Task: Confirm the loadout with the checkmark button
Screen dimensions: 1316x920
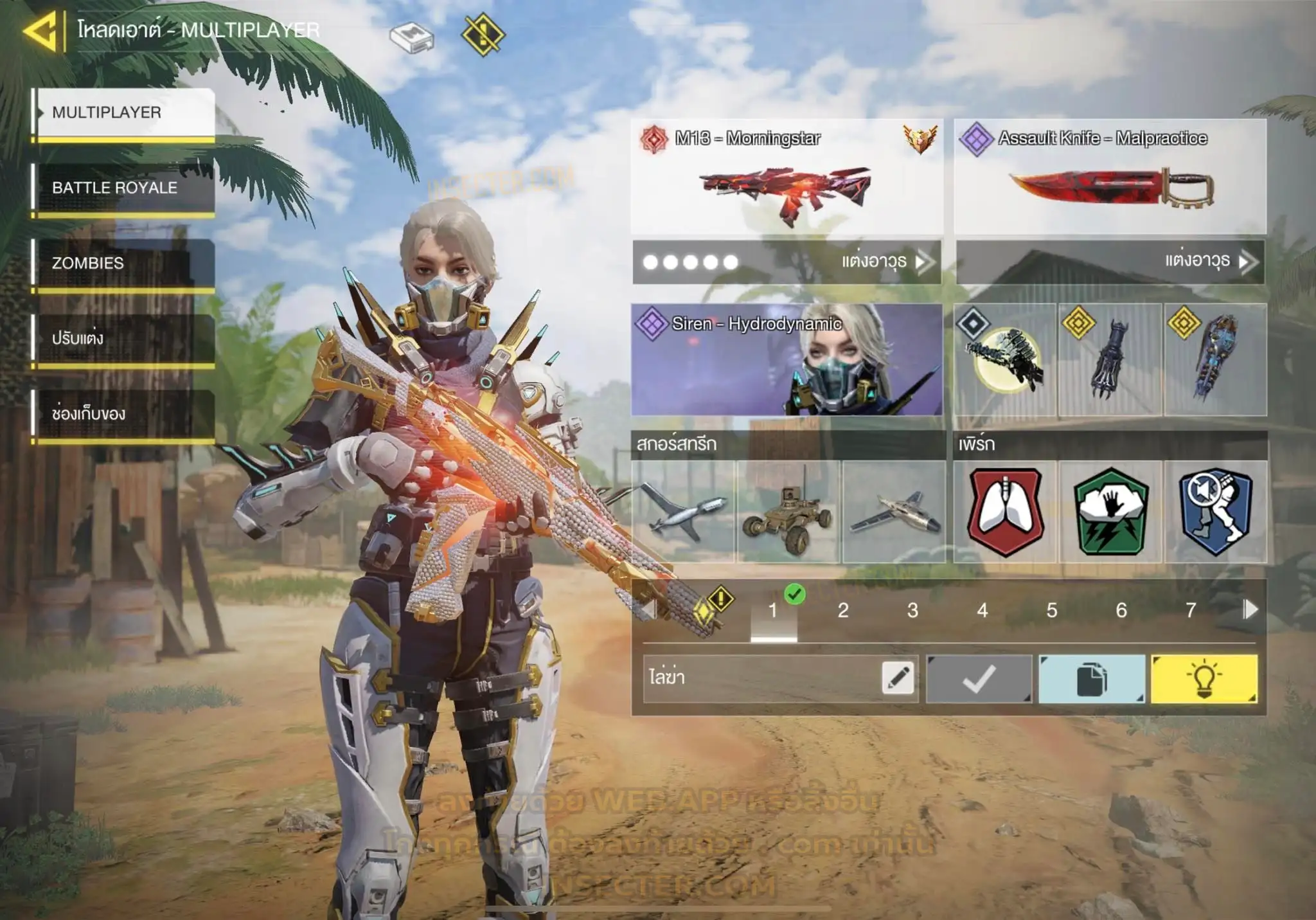Action: 979,679
